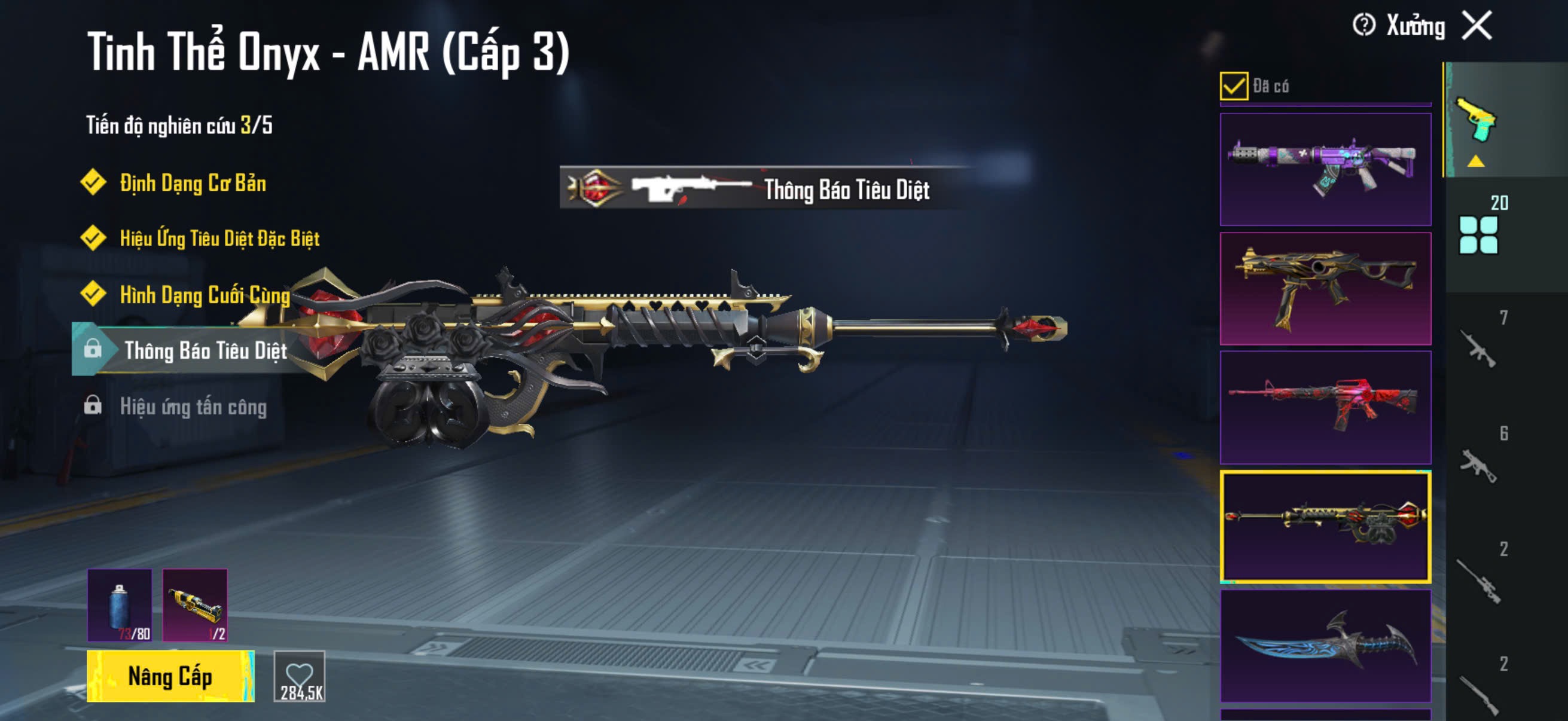Switch to the yellow pistol category tab

[1477, 119]
